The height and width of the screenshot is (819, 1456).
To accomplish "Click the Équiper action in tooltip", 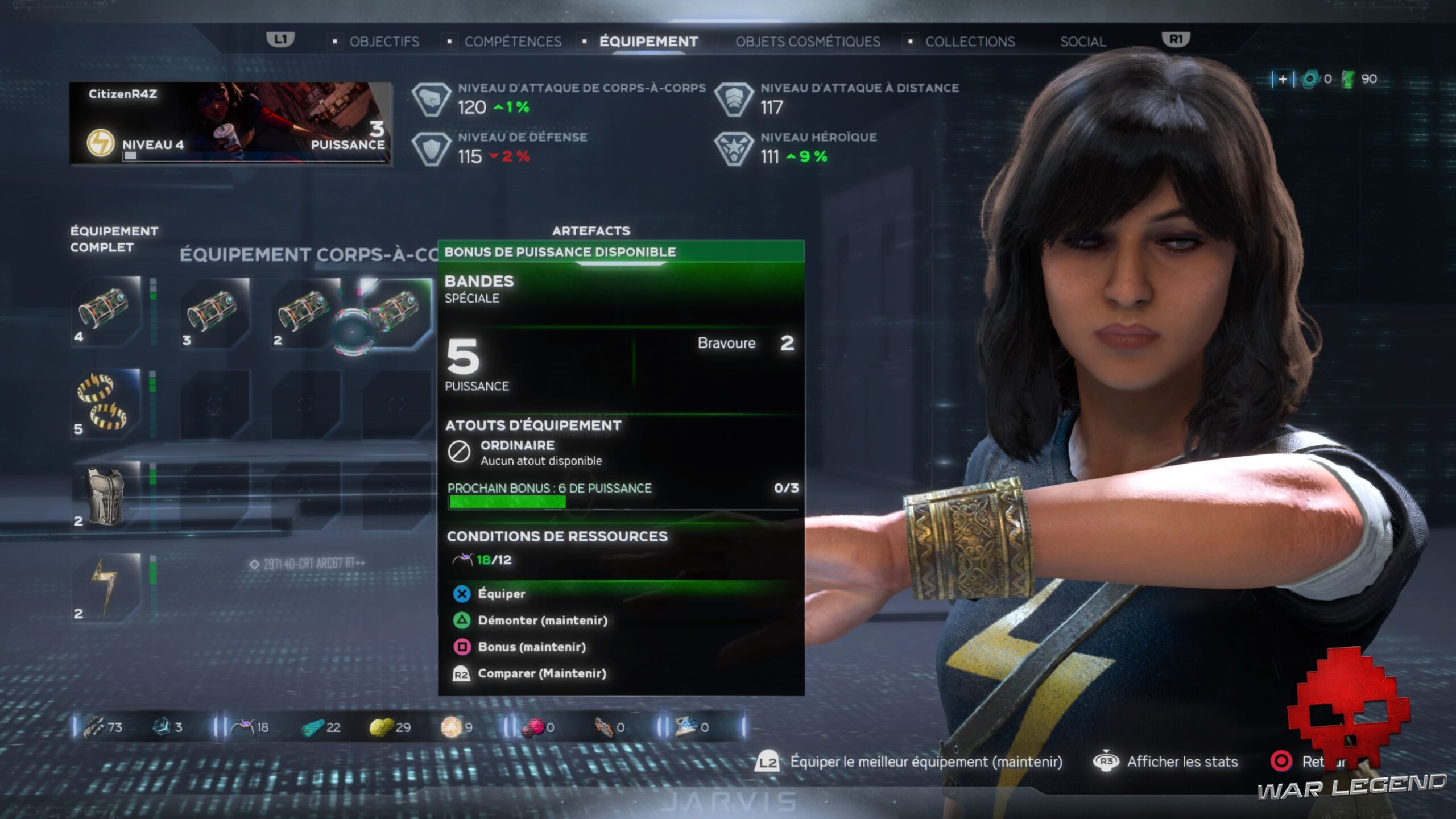I will coord(500,594).
